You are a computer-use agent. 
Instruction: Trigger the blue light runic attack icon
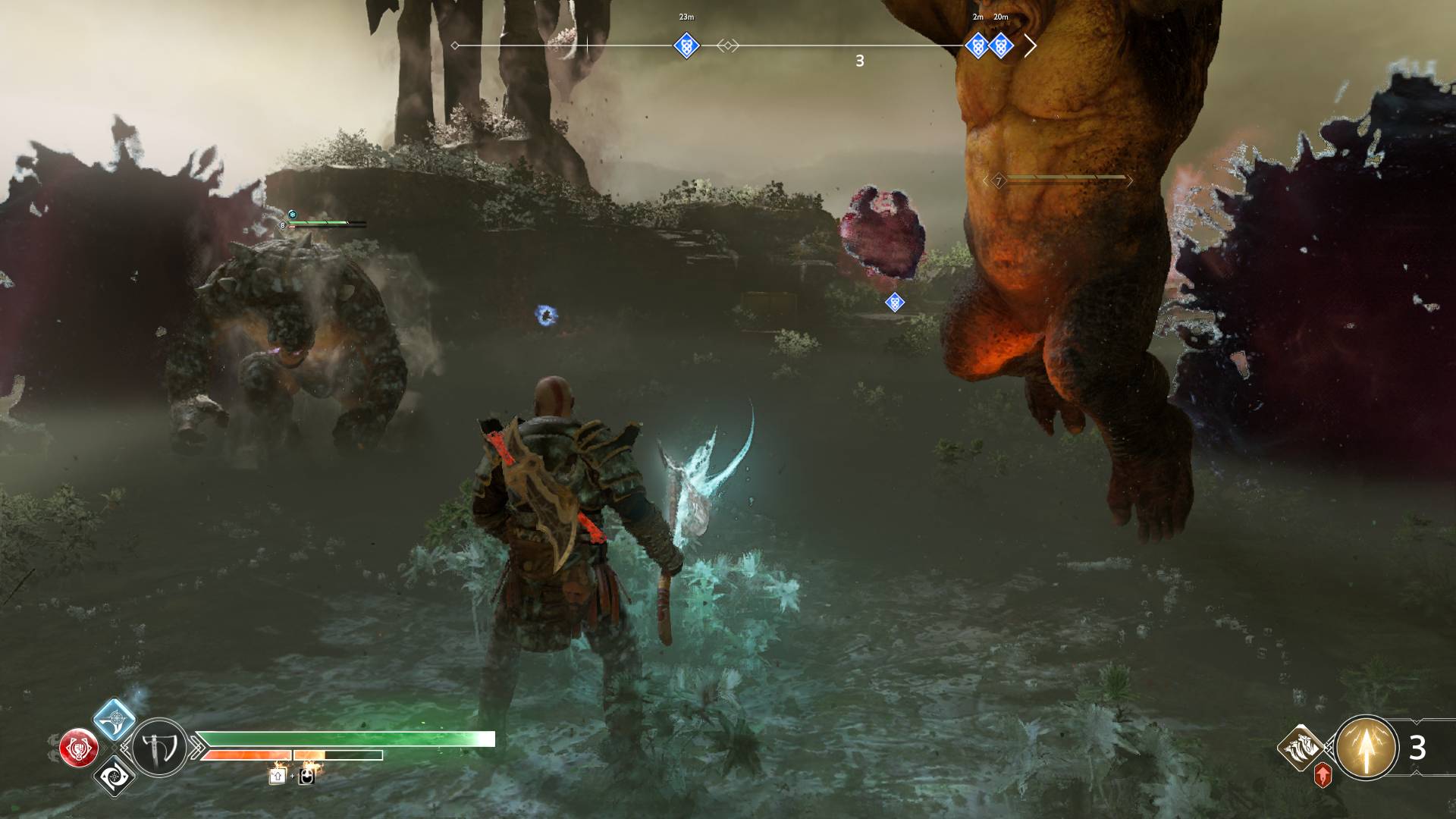point(115,719)
